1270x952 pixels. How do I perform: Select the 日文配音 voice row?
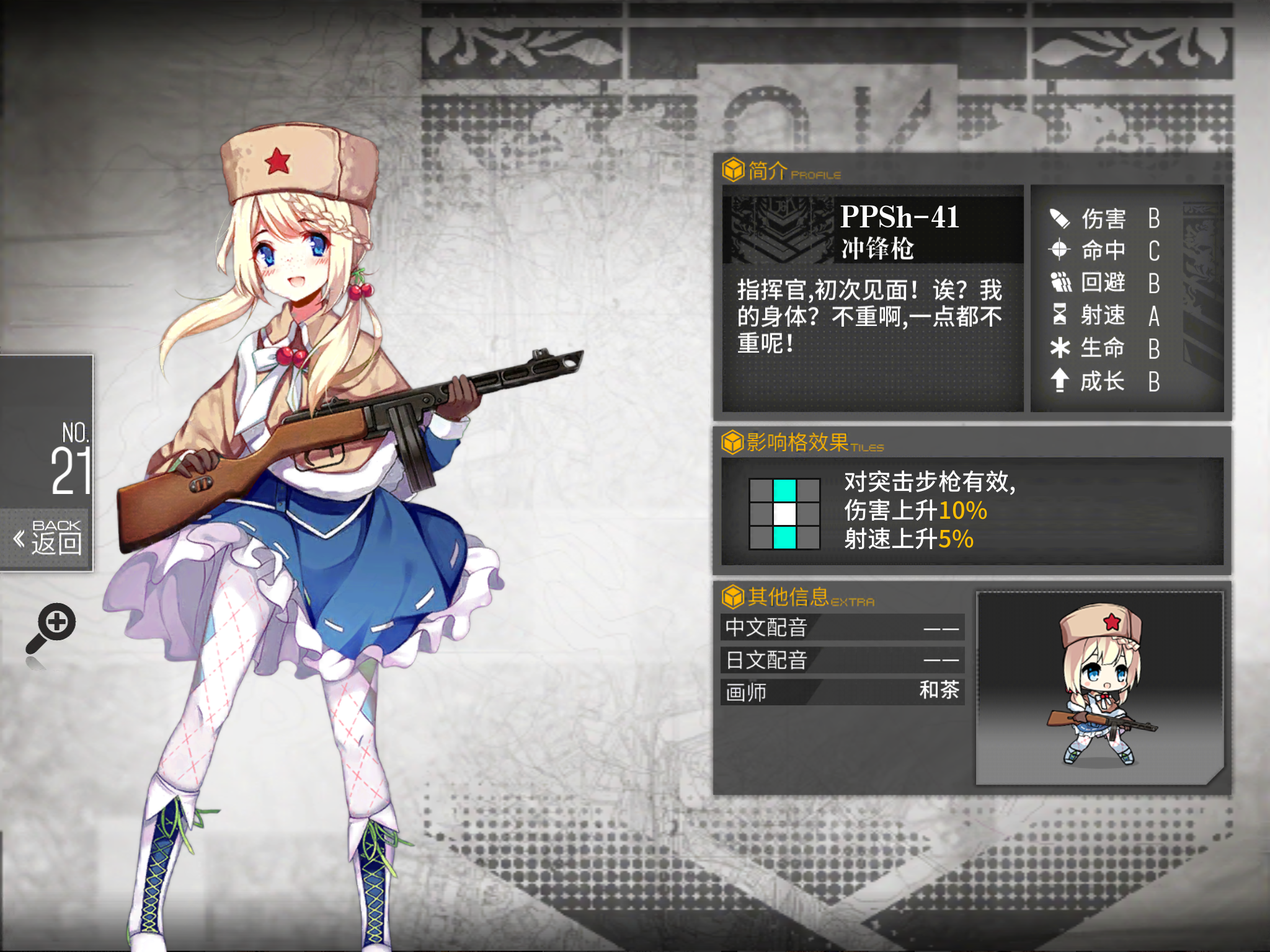(842, 660)
